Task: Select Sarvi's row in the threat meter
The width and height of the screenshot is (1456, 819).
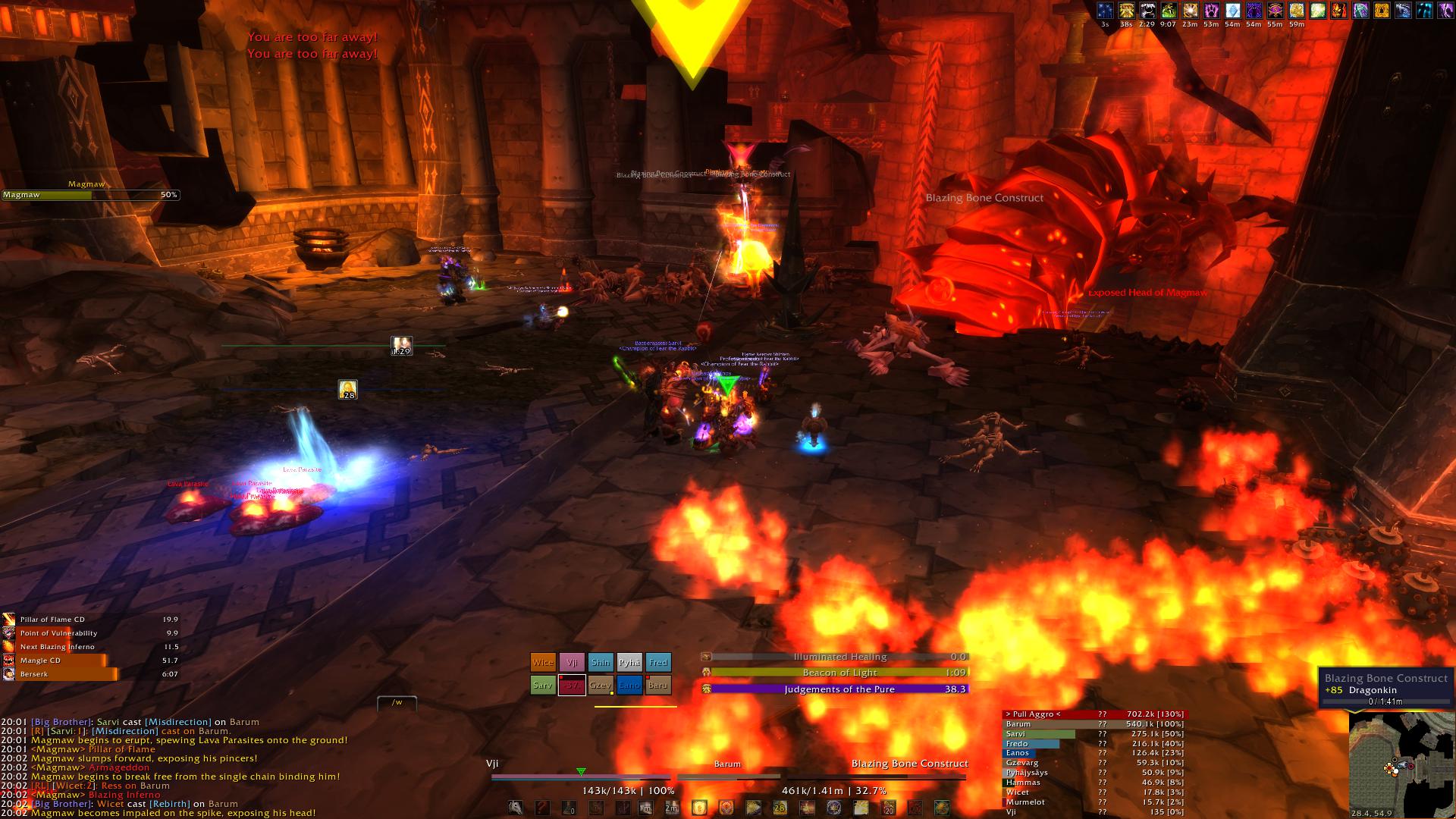Action: tap(1093, 734)
